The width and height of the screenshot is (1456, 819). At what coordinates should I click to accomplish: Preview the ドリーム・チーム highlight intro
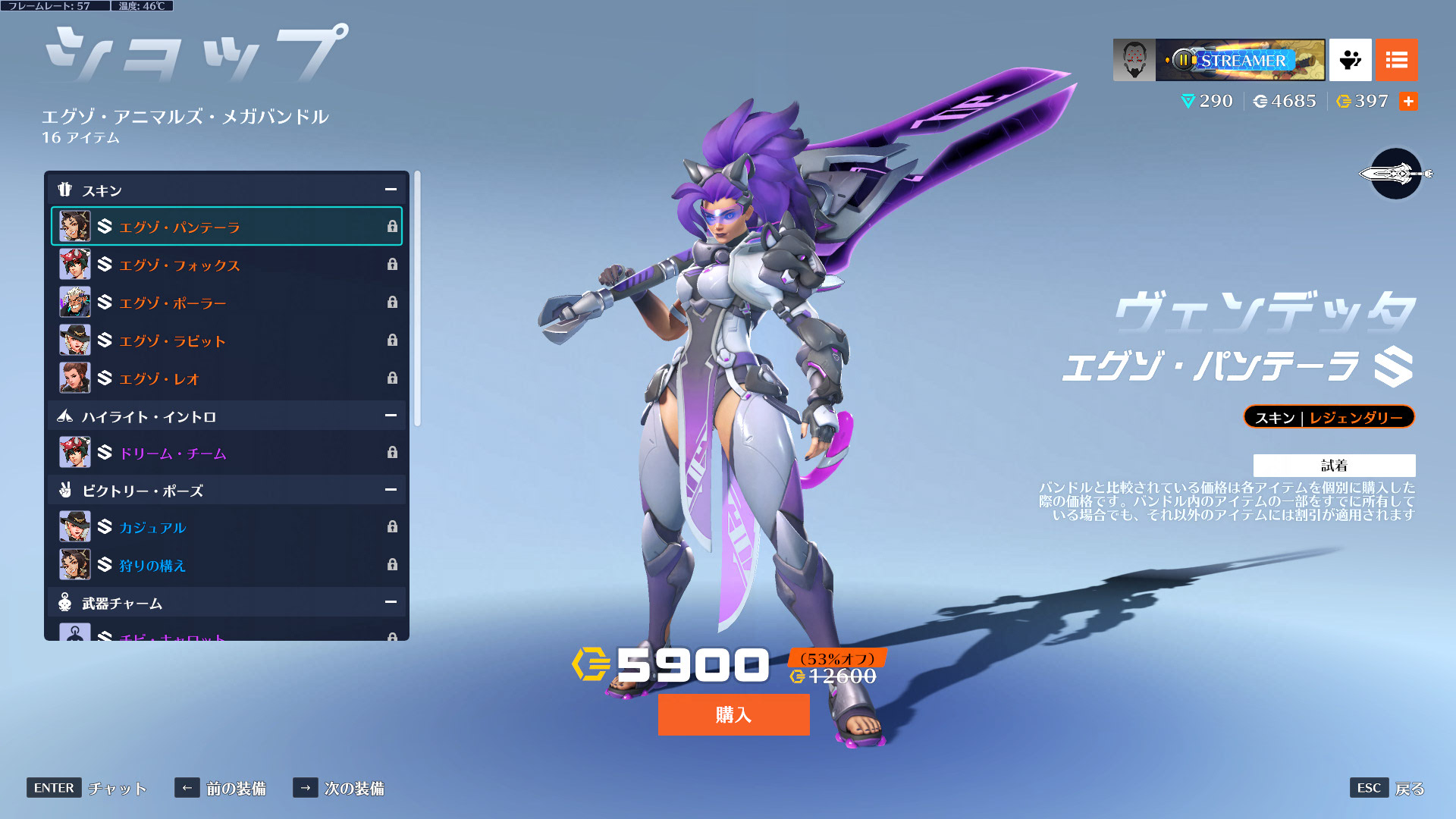(226, 453)
